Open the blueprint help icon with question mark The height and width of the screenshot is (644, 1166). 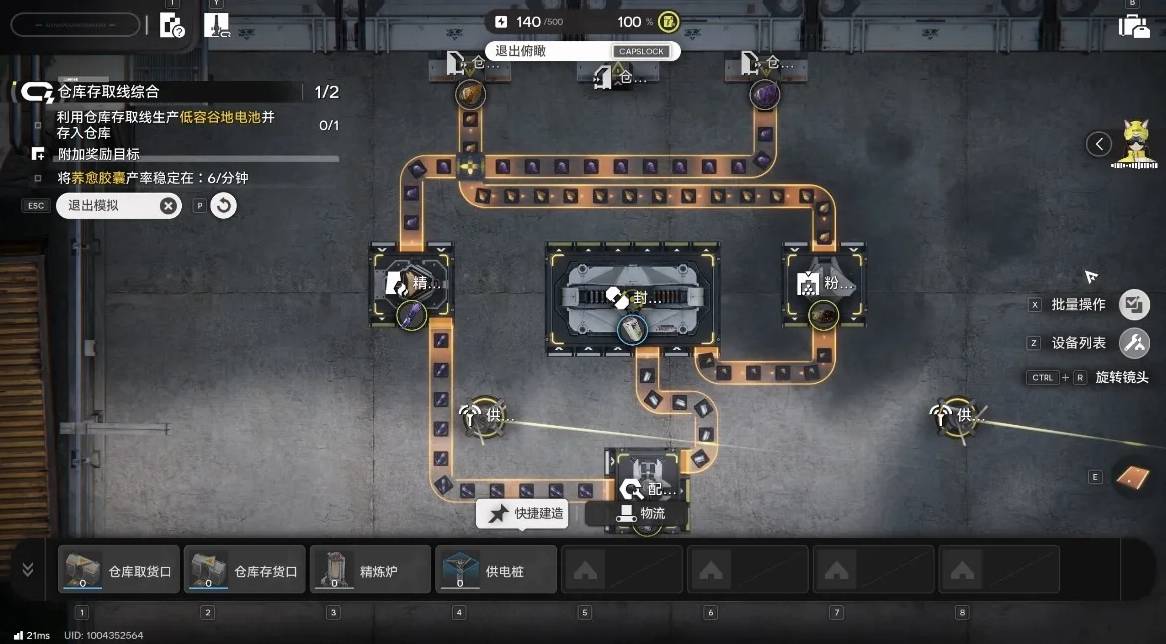[x=172, y=26]
